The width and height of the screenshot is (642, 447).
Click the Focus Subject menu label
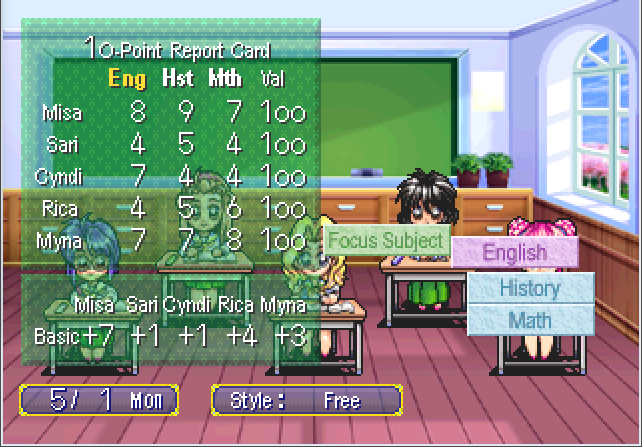pyautogui.click(x=386, y=240)
